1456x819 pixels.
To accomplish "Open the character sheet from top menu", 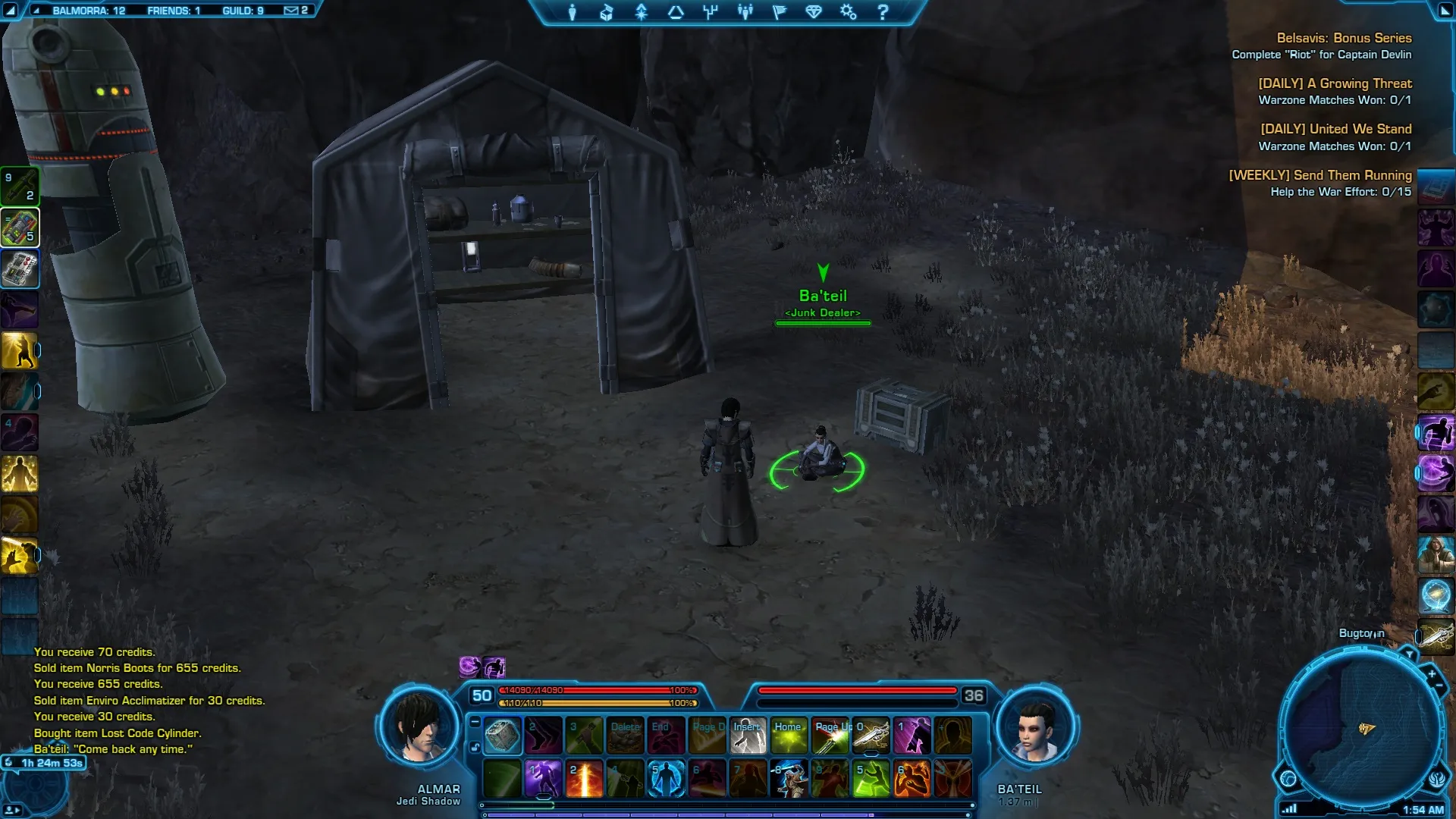I will pyautogui.click(x=573, y=12).
